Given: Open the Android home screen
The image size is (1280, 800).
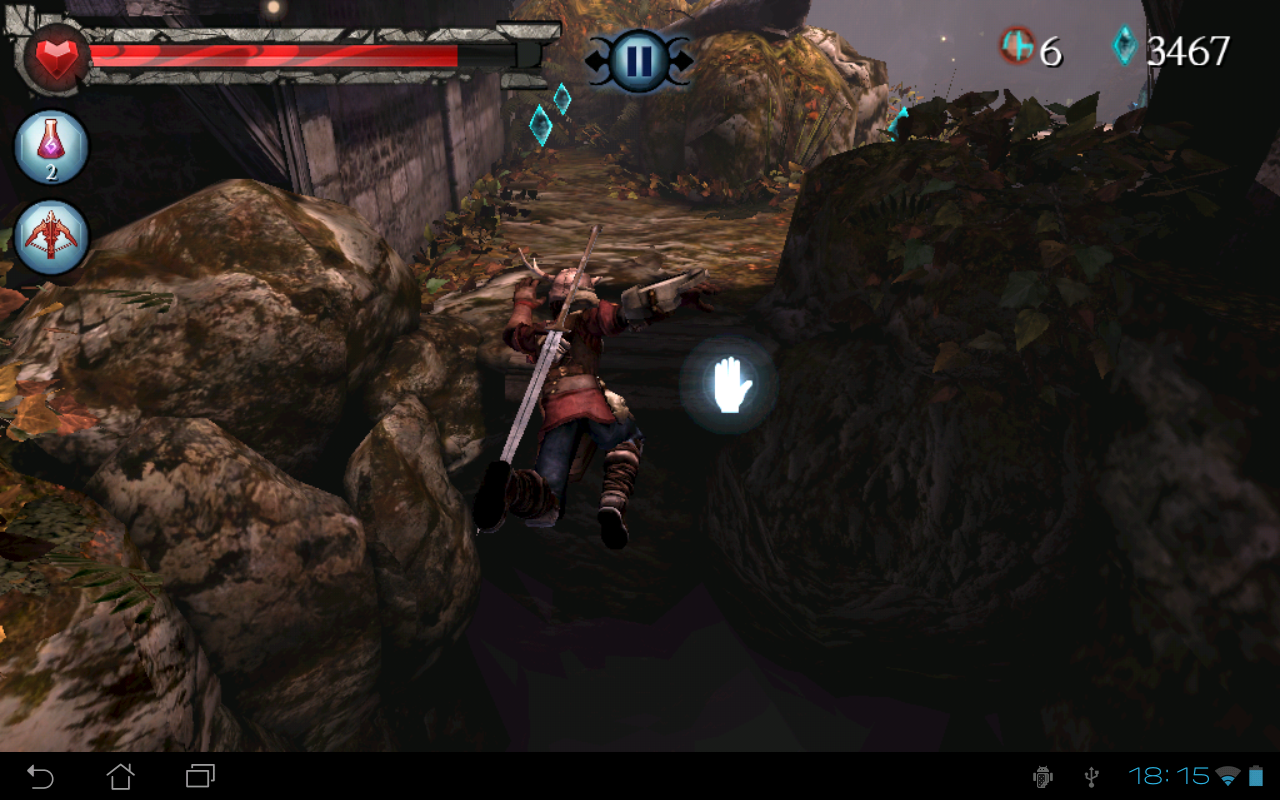Looking at the screenshot, I should [x=121, y=776].
